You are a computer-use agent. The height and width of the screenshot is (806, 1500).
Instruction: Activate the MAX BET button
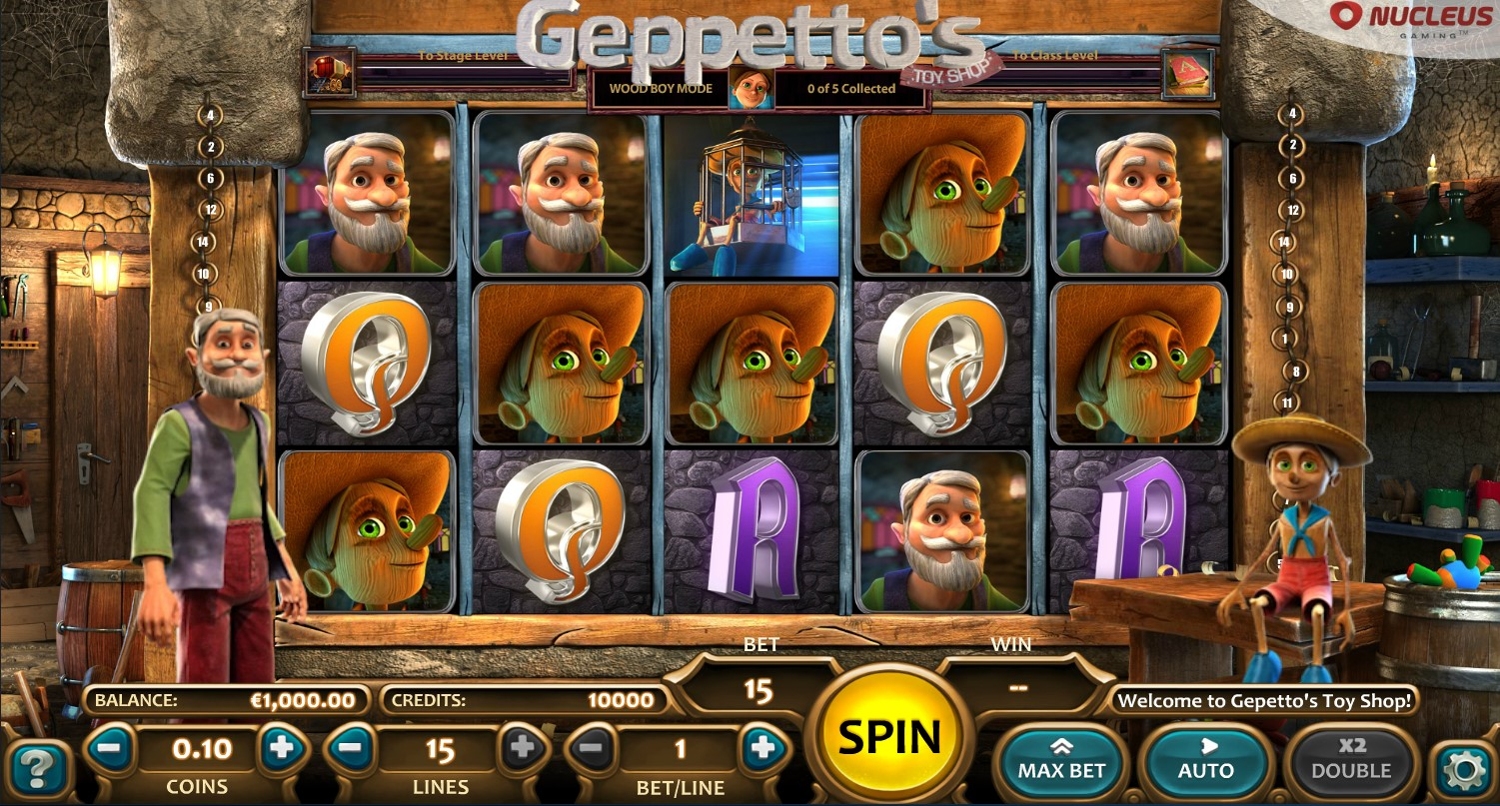coord(1061,760)
